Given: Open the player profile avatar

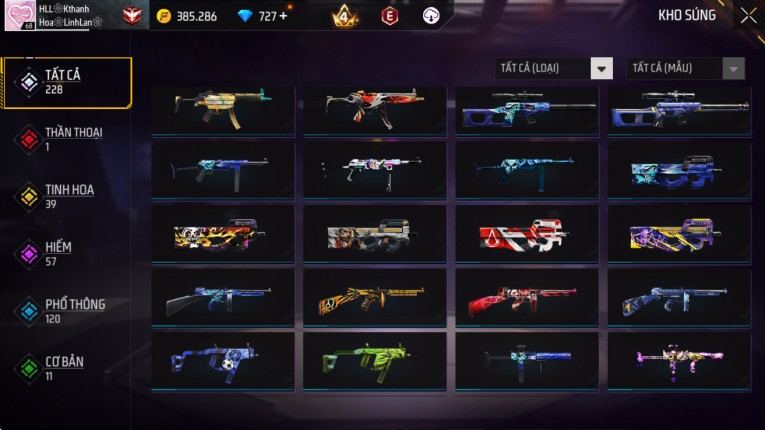Looking at the screenshot, I should 20,16.
